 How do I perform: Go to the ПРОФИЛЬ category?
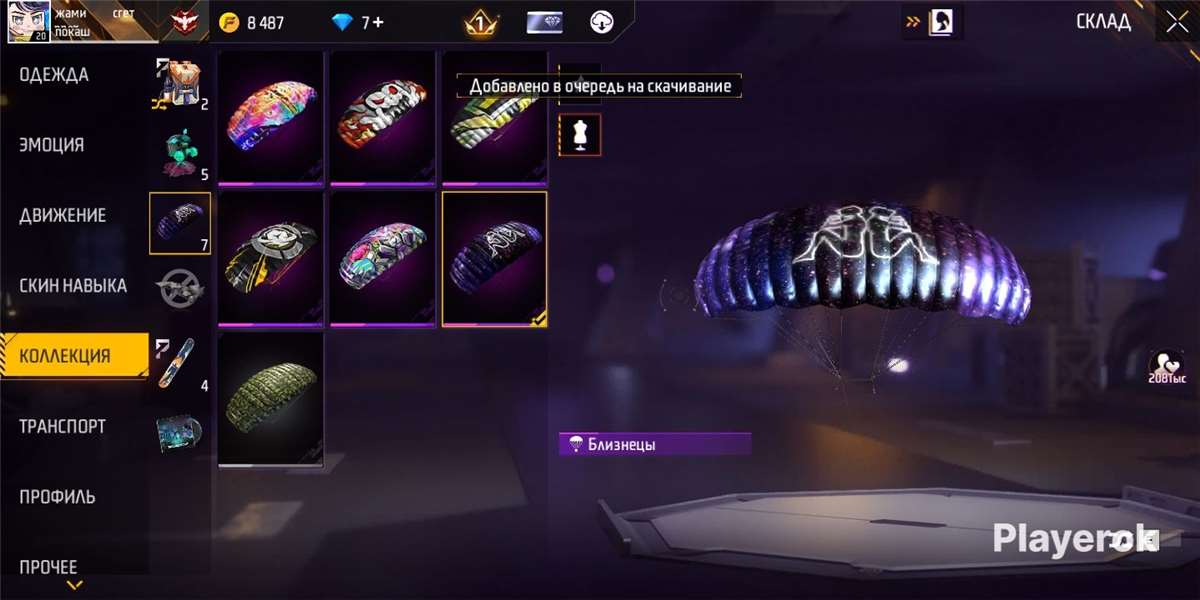(x=58, y=496)
